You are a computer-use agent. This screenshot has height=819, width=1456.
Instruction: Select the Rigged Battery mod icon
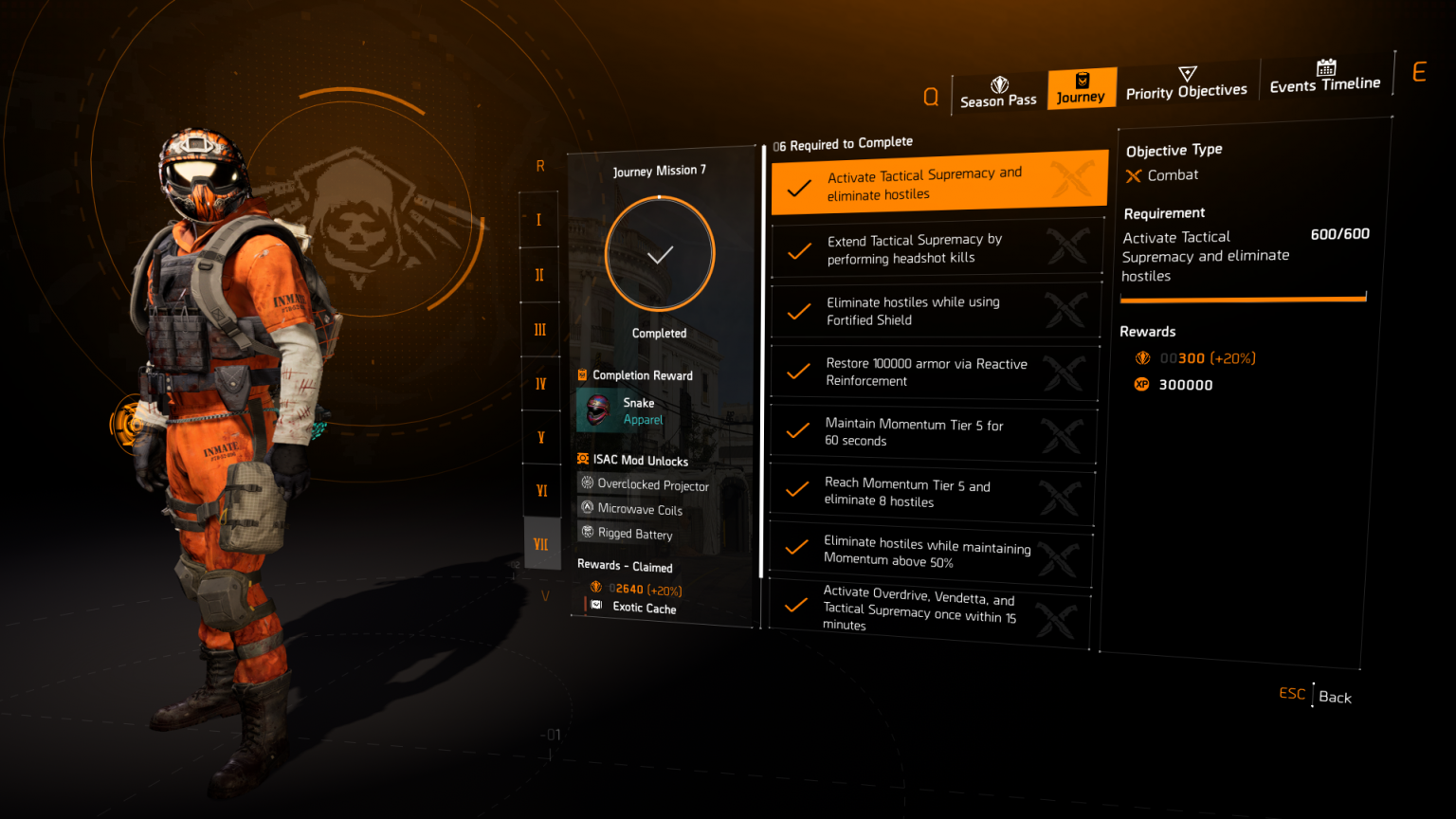[x=590, y=533]
